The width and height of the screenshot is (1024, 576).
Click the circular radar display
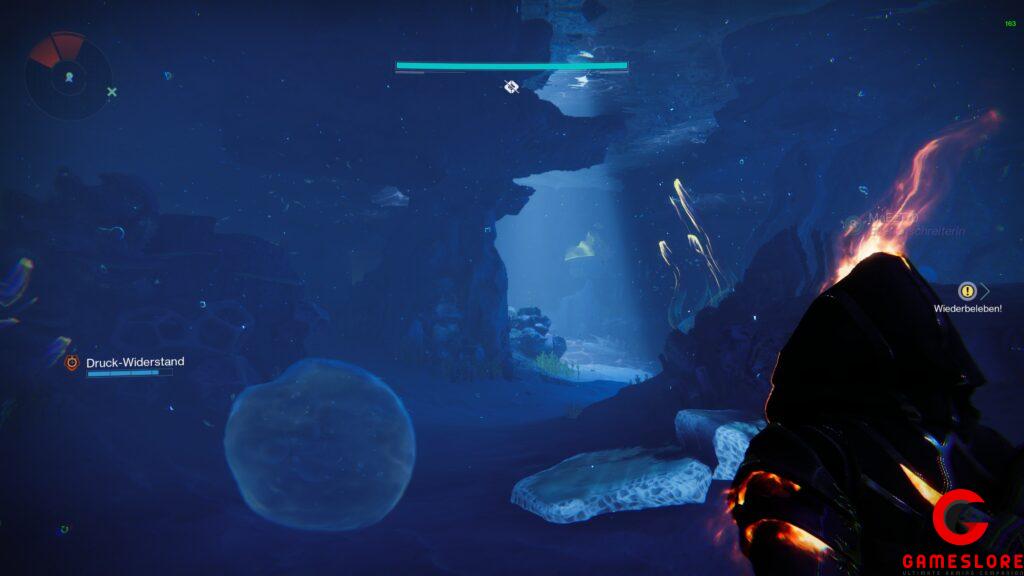(68, 76)
